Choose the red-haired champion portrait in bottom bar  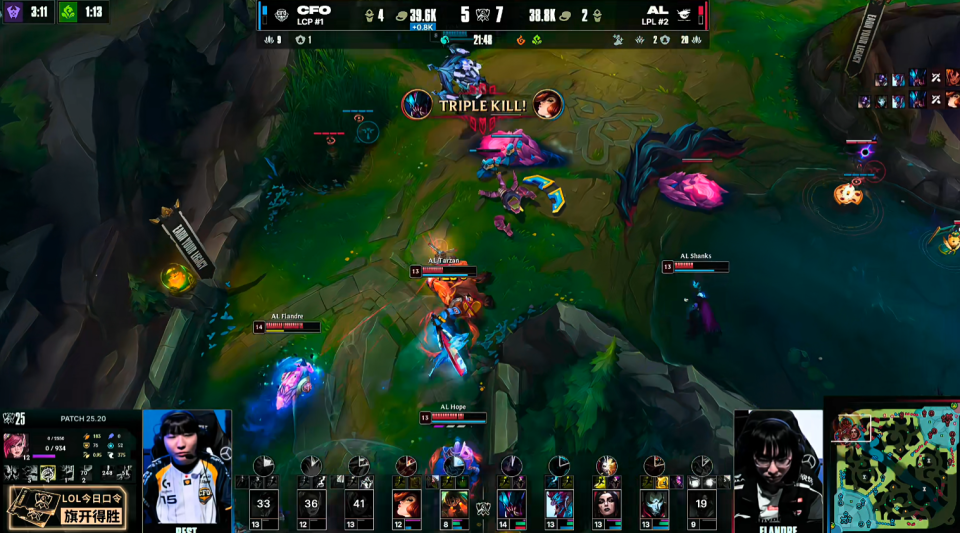pos(407,504)
